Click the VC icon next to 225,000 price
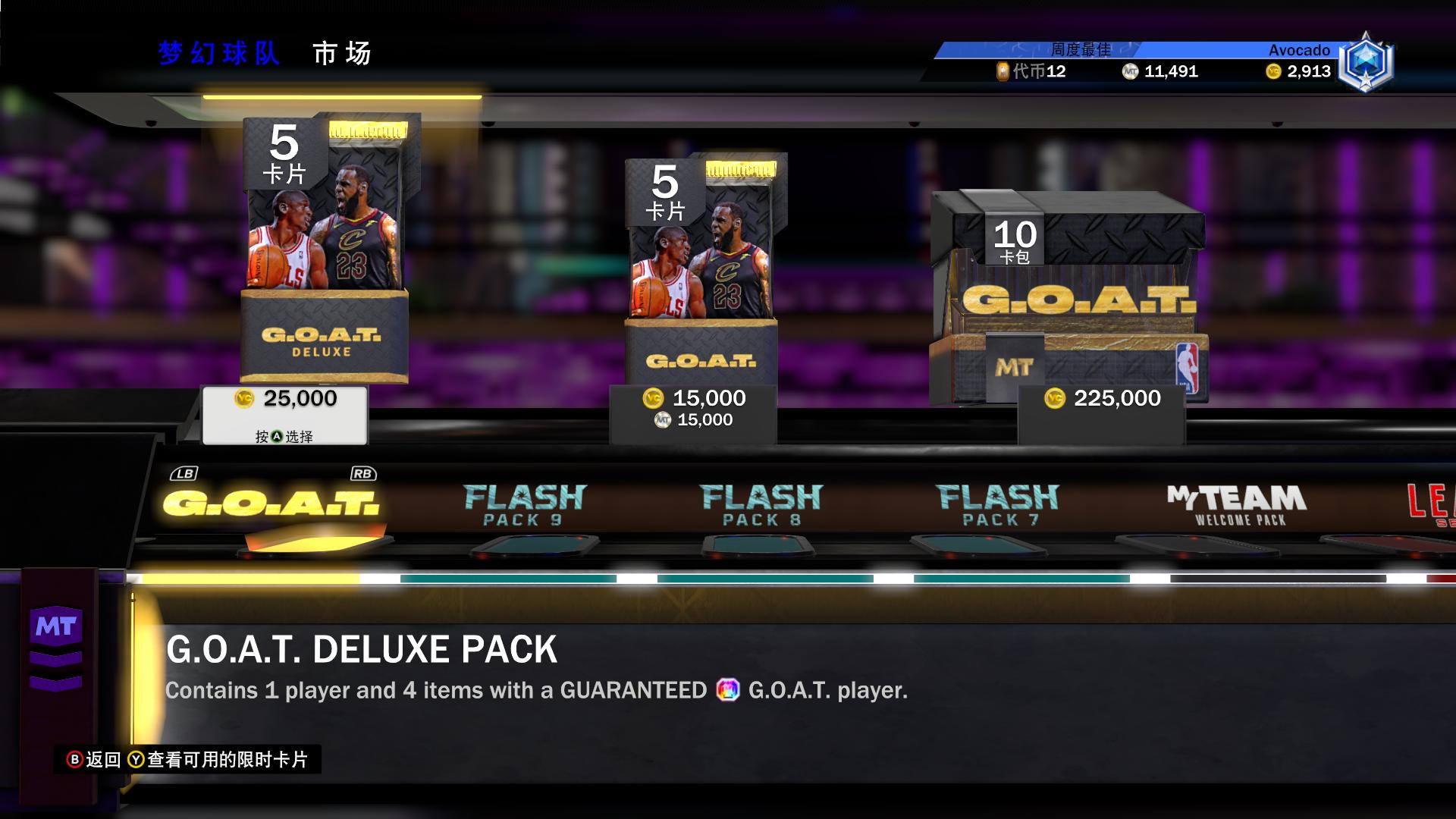 pos(1056,398)
